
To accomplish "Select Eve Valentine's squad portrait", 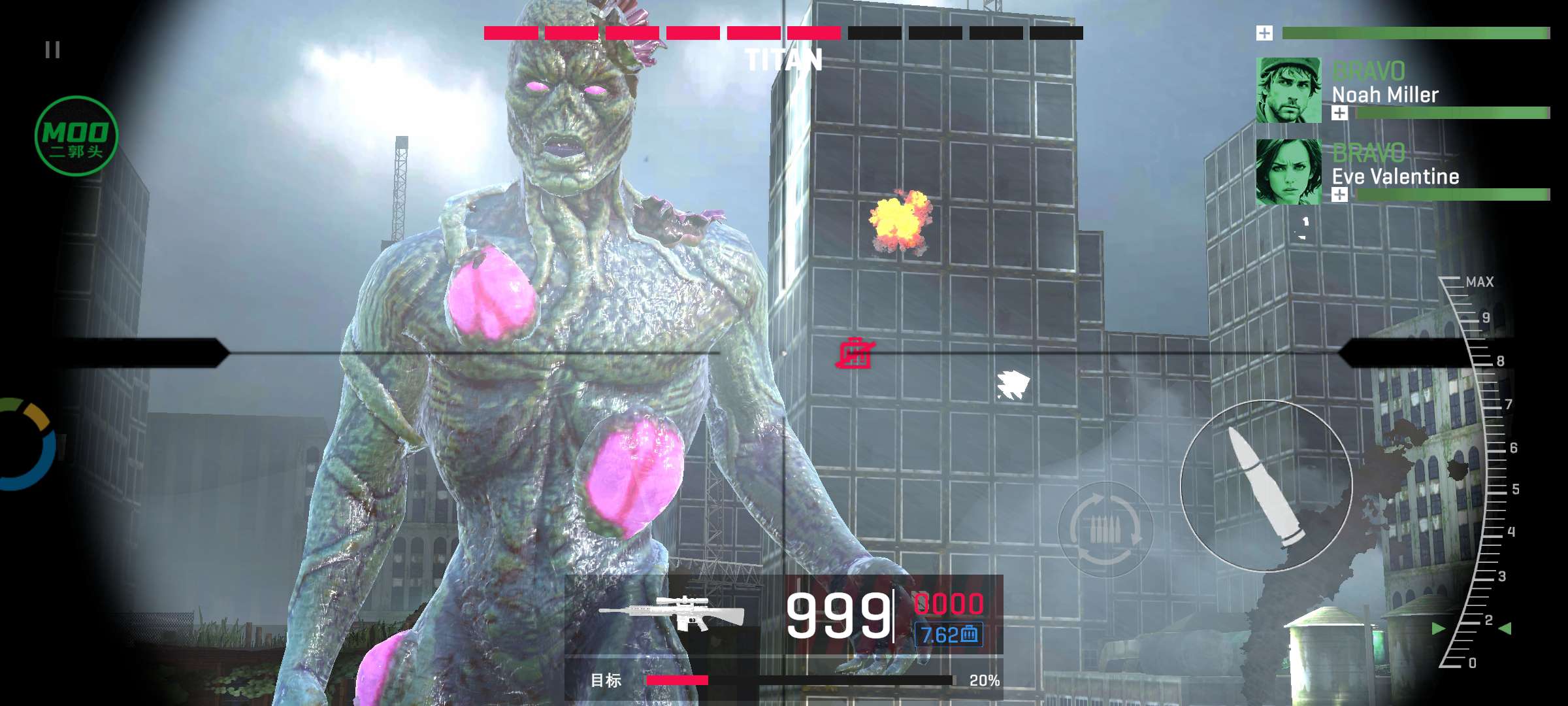I will point(1288,172).
